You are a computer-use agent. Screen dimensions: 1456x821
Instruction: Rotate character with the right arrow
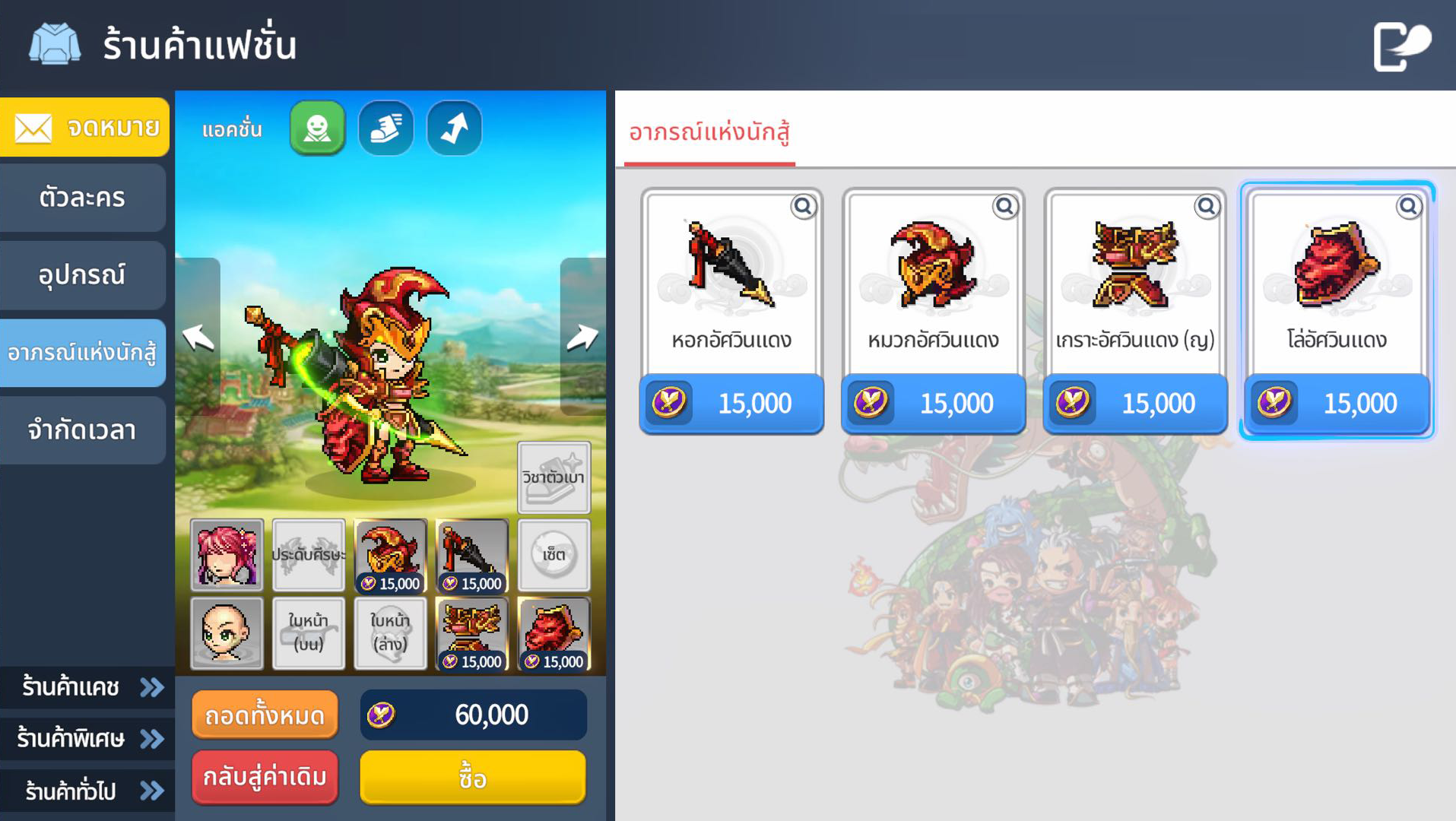tap(582, 337)
